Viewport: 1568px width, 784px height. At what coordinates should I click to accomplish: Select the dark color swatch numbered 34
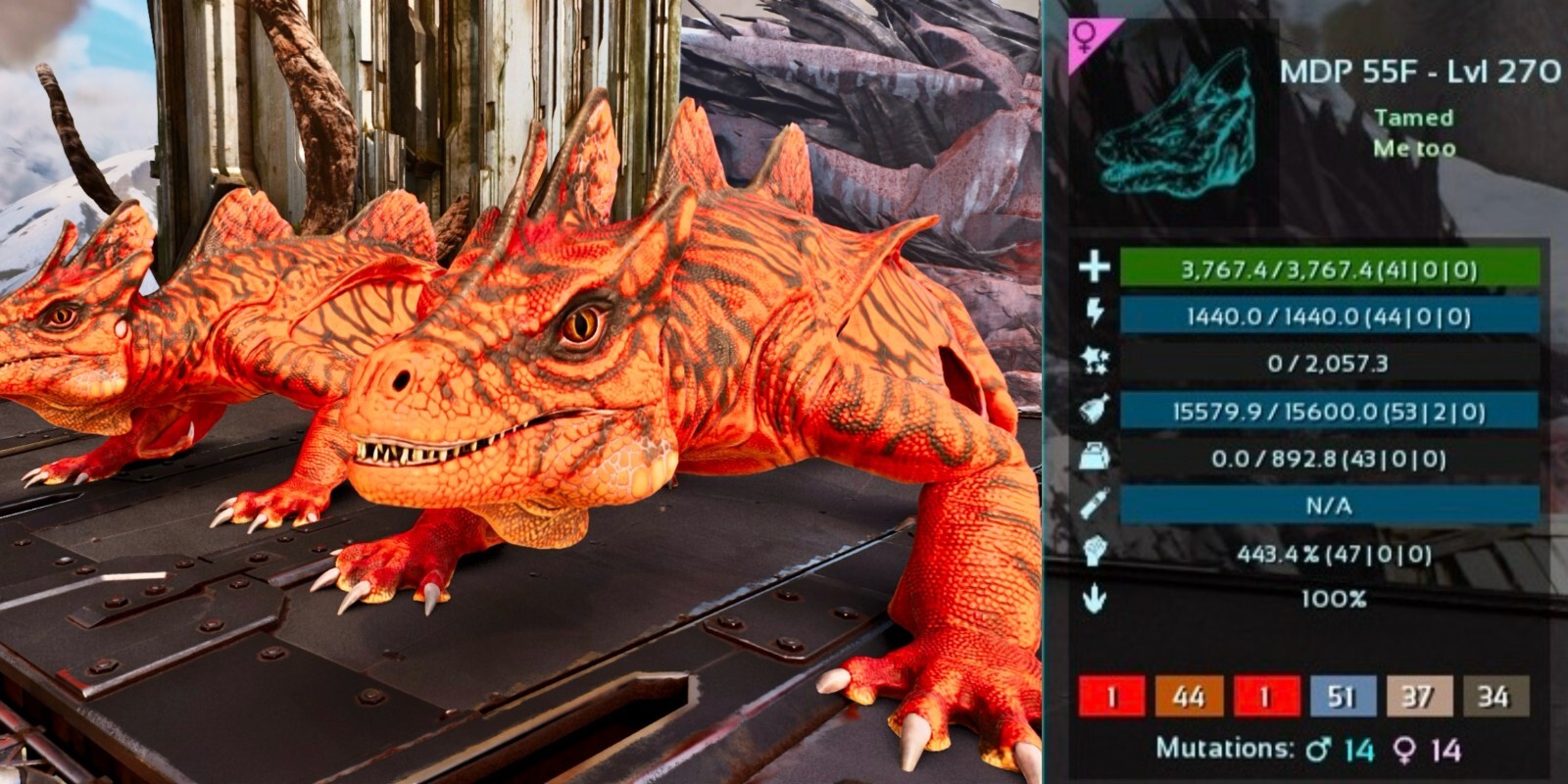pyautogui.click(x=1494, y=697)
